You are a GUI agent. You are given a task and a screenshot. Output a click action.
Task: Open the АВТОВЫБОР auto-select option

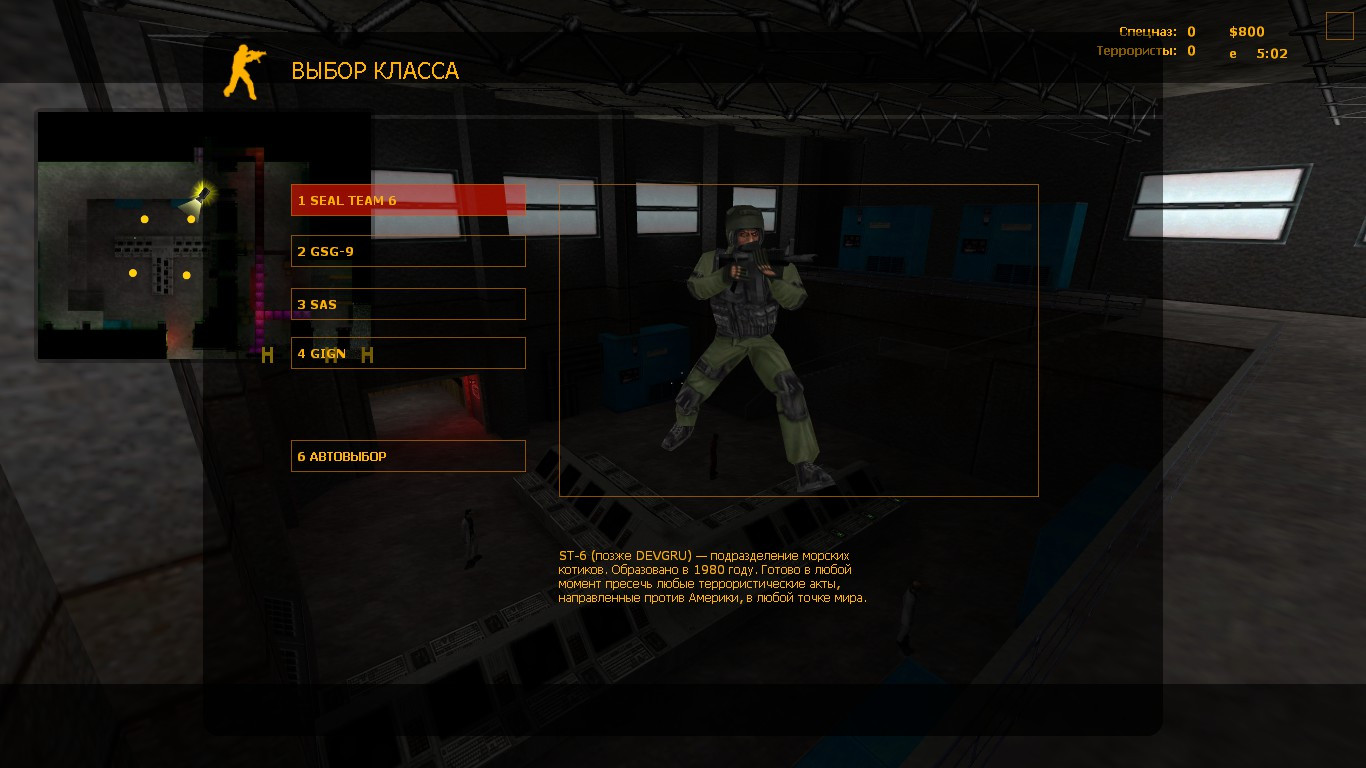click(408, 455)
